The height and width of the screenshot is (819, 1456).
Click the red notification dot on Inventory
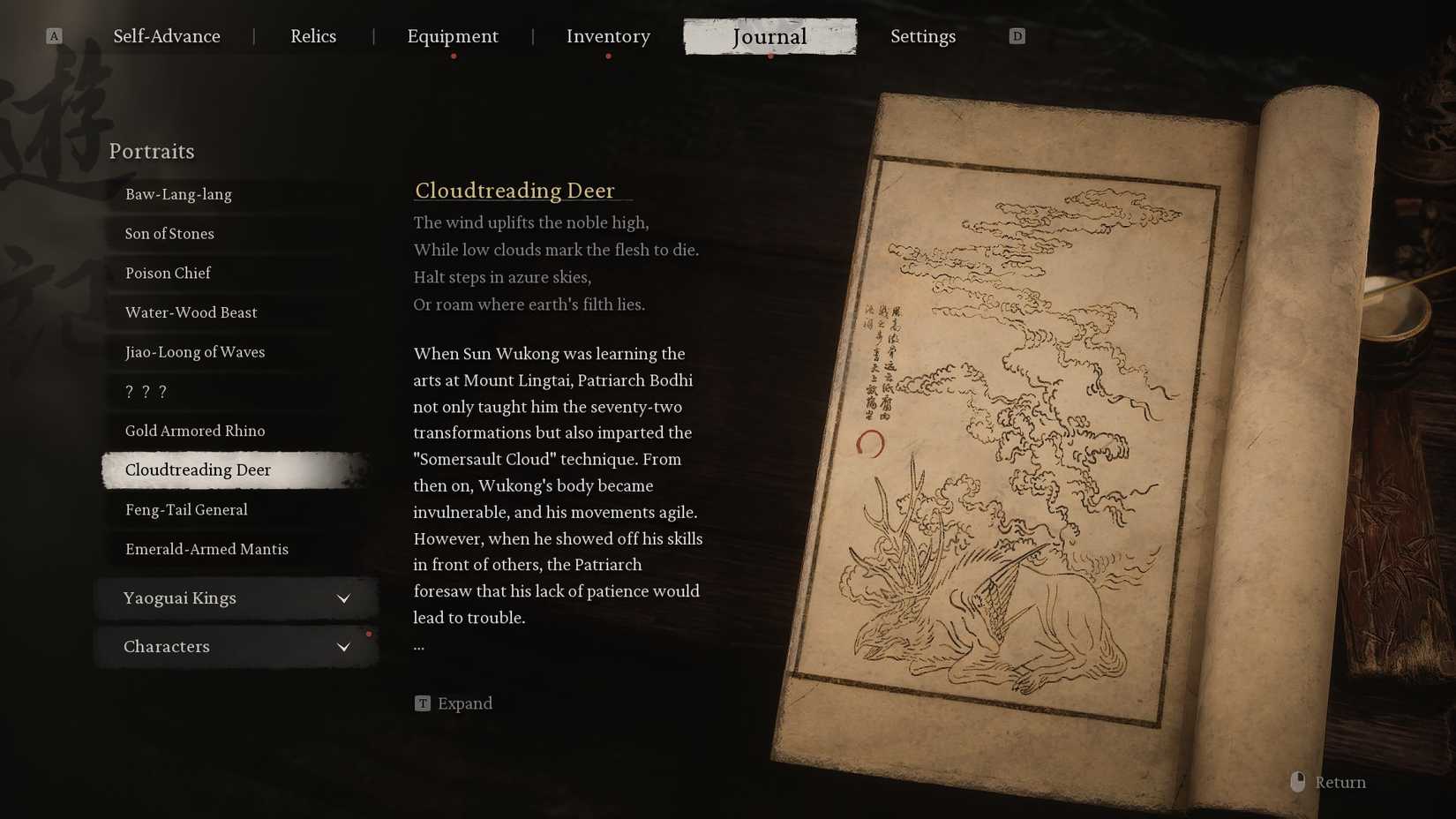point(608,55)
